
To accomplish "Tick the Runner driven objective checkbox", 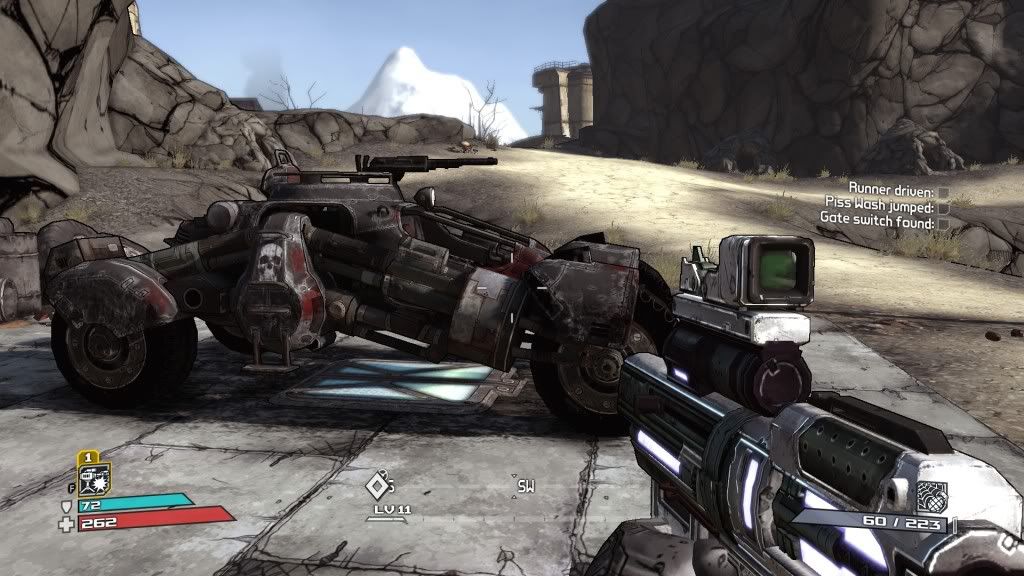I will [942, 189].
